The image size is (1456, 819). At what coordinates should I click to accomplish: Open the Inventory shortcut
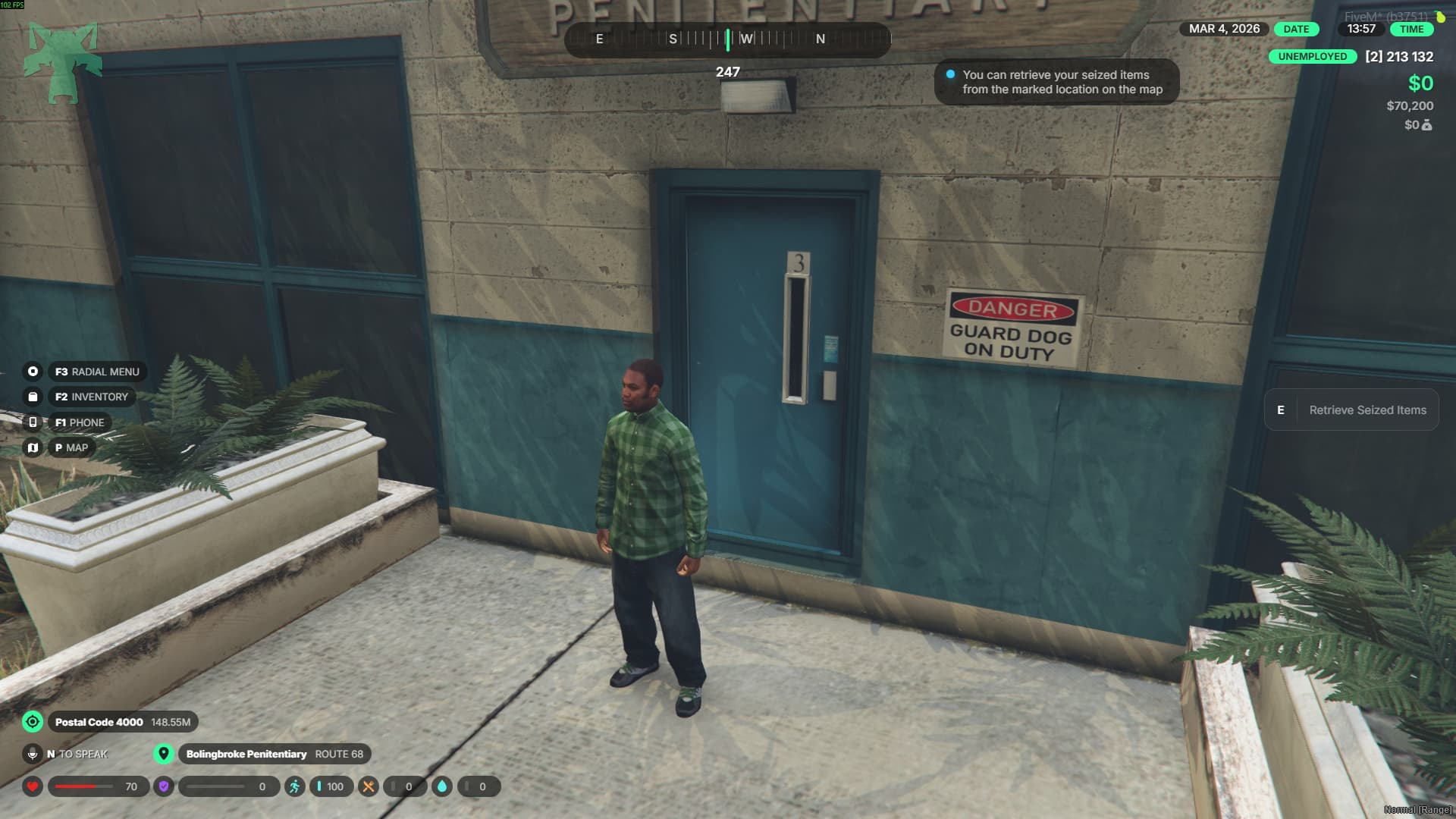coord(91,397)
